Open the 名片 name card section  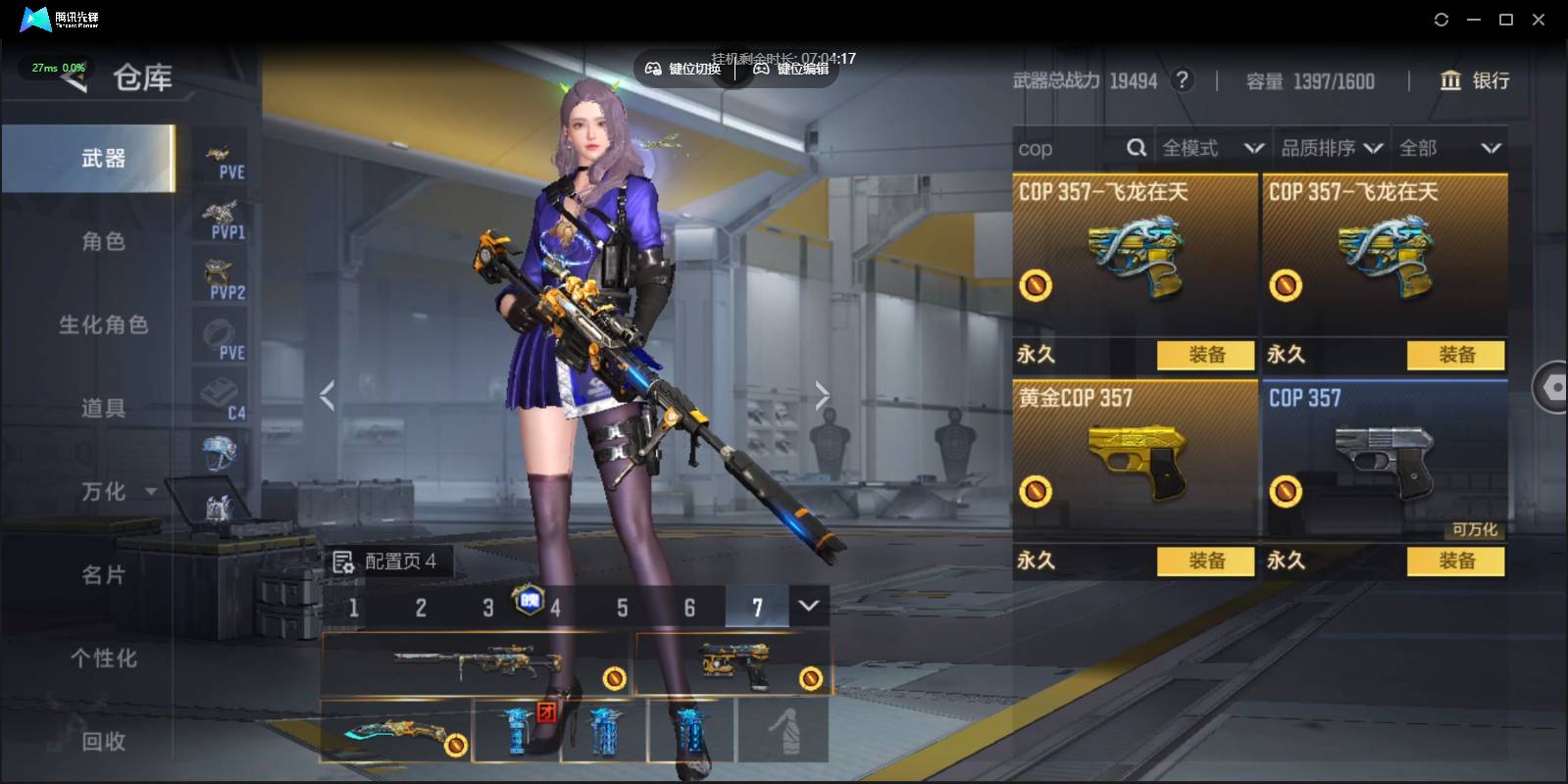103,575
